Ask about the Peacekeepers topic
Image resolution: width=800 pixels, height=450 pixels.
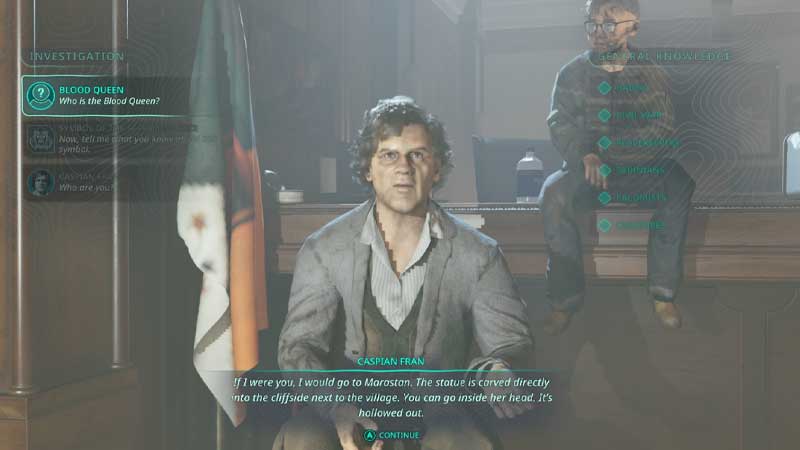[645, 143]
